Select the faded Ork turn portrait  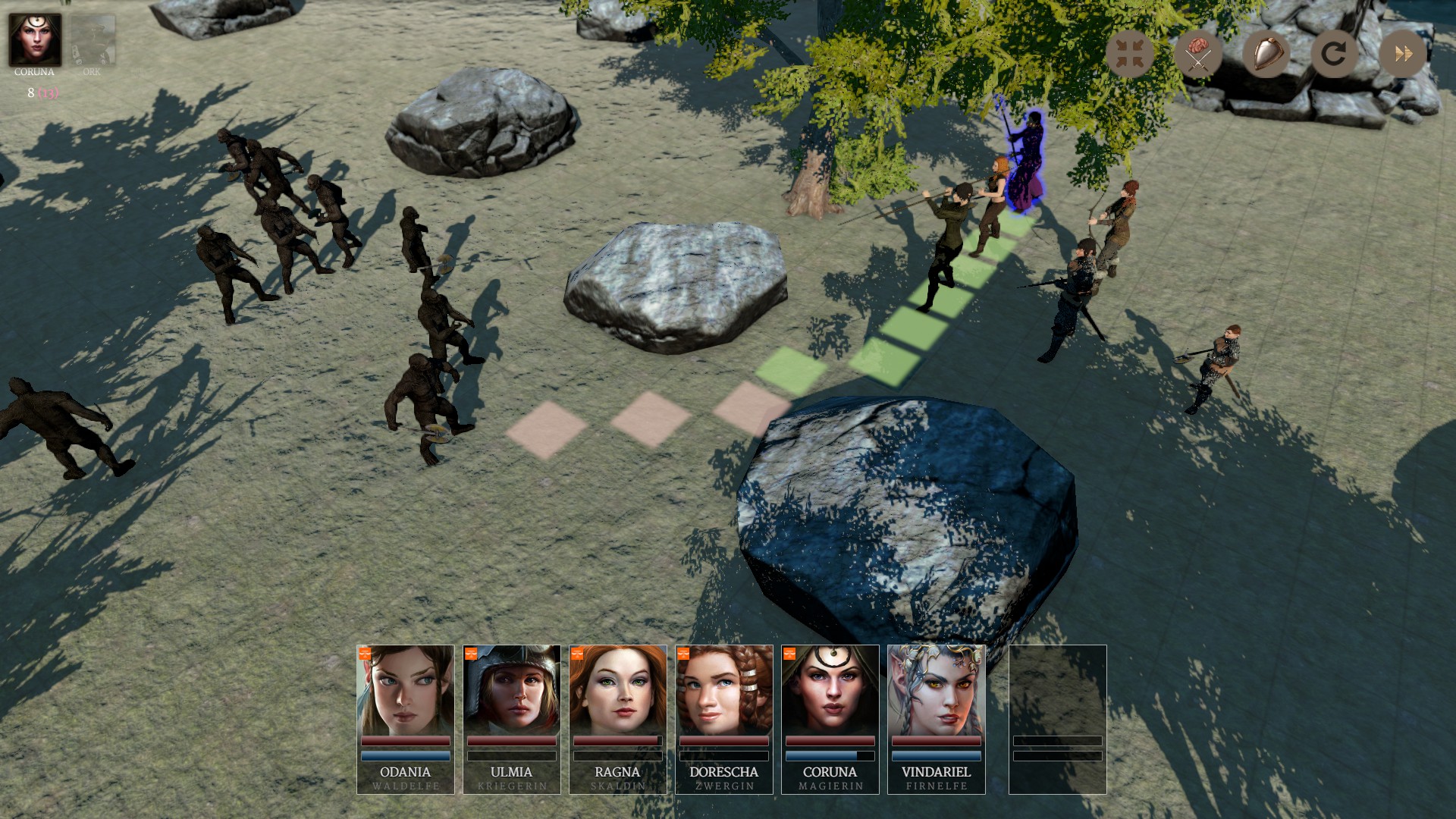coord(93,41)
